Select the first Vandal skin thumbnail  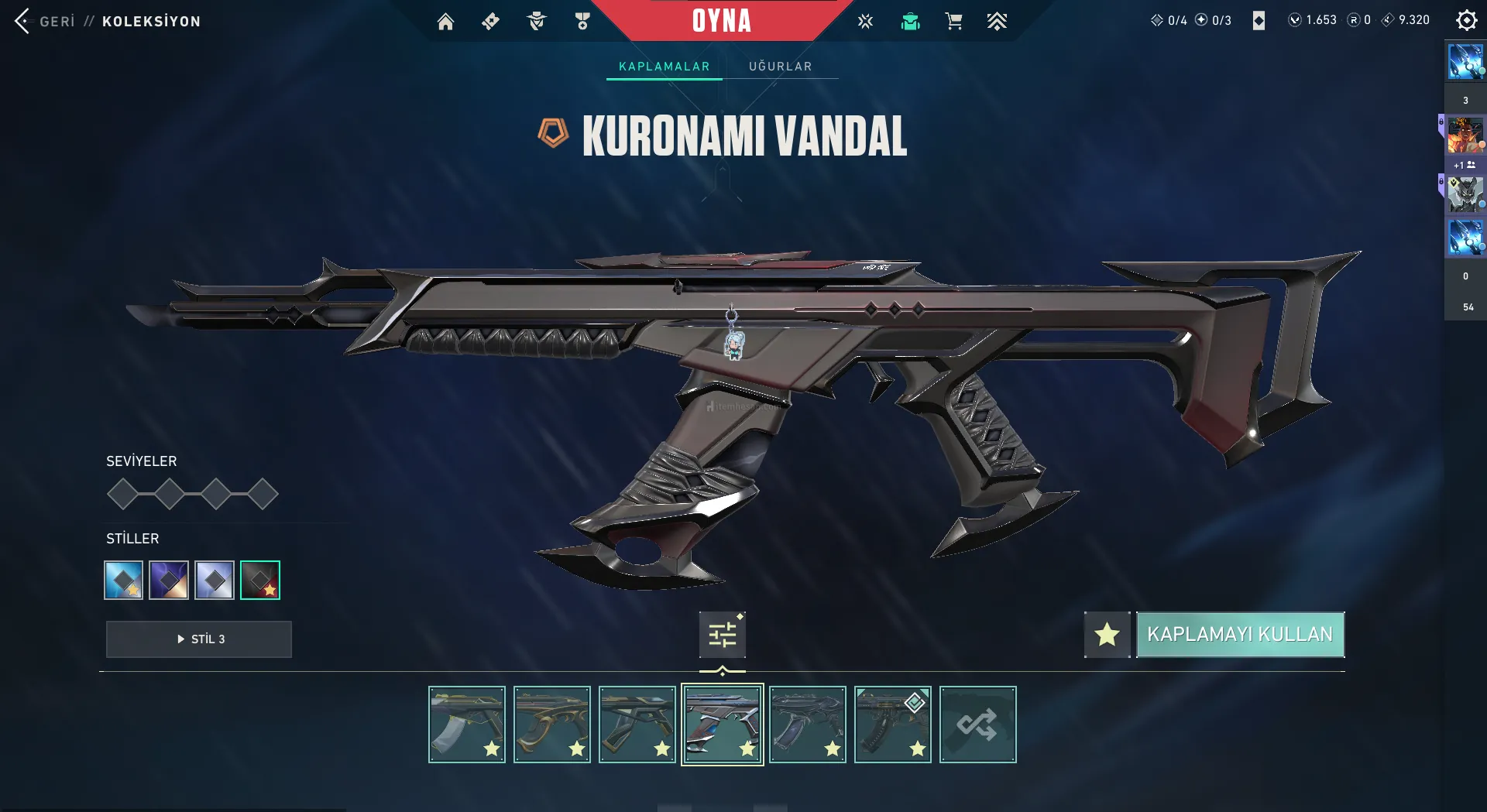tap(467, 725)
